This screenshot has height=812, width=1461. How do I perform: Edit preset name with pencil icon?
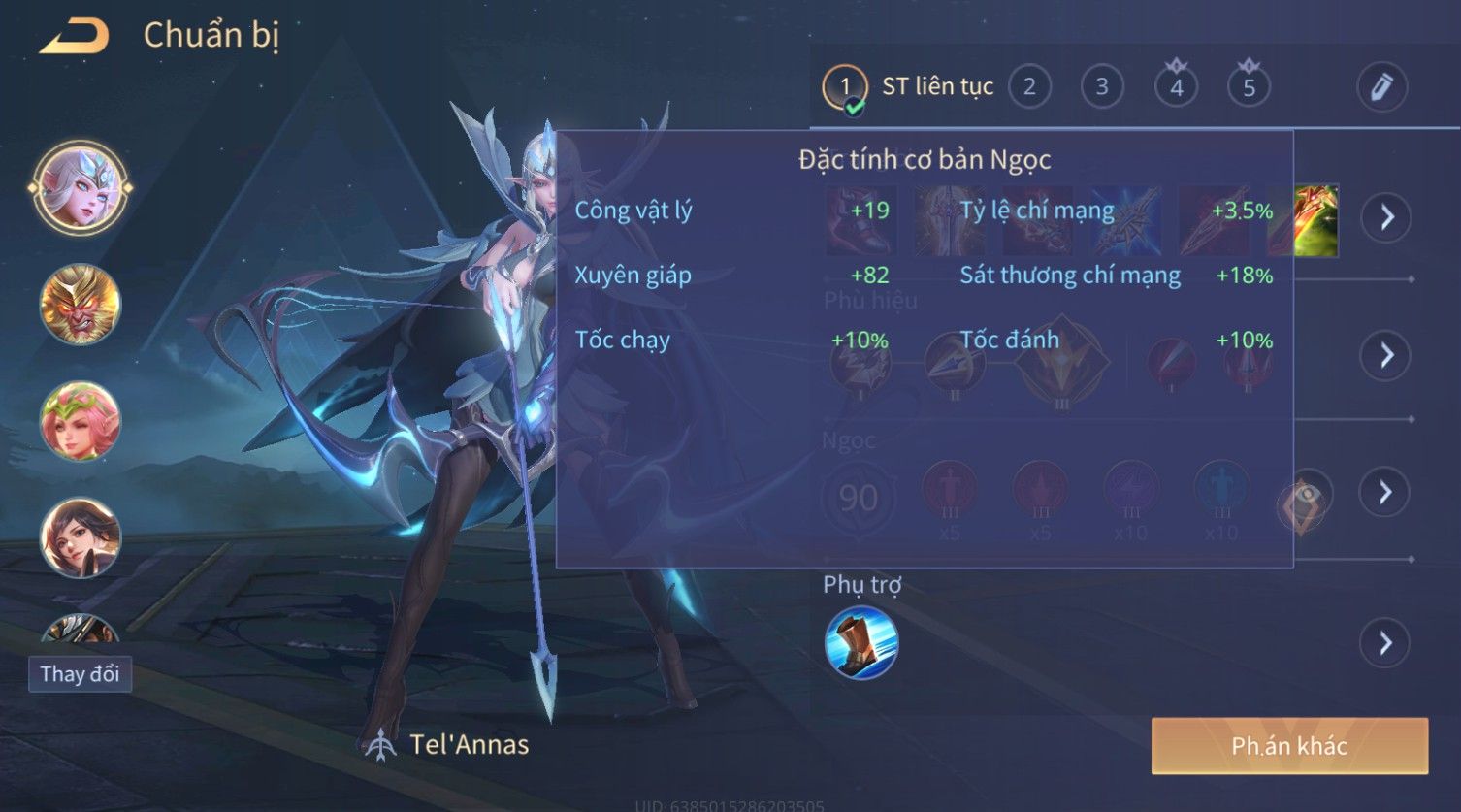click(1381, 87)
